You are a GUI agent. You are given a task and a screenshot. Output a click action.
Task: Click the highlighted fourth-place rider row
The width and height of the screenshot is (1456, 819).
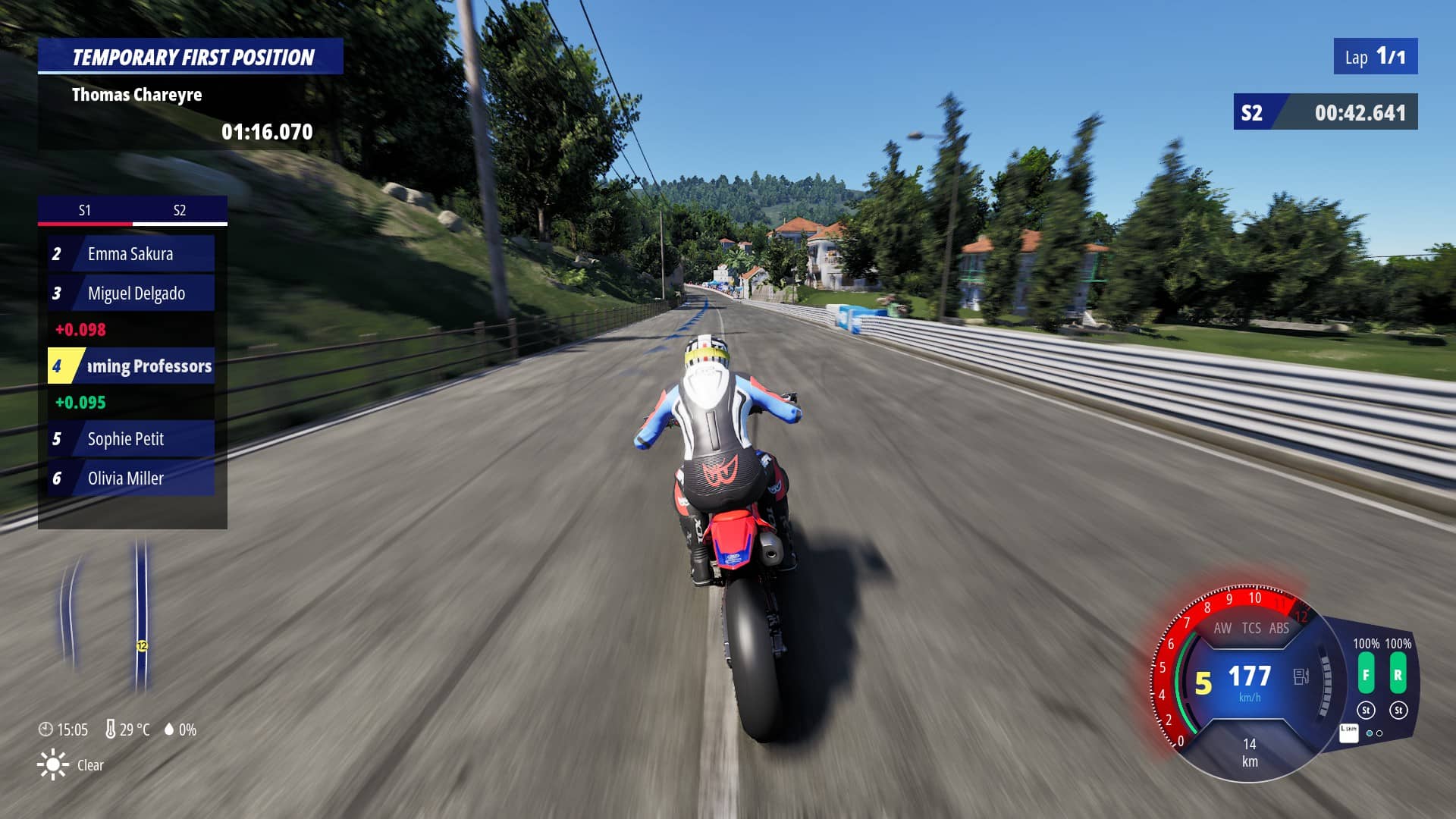click(x=131, y=366)
